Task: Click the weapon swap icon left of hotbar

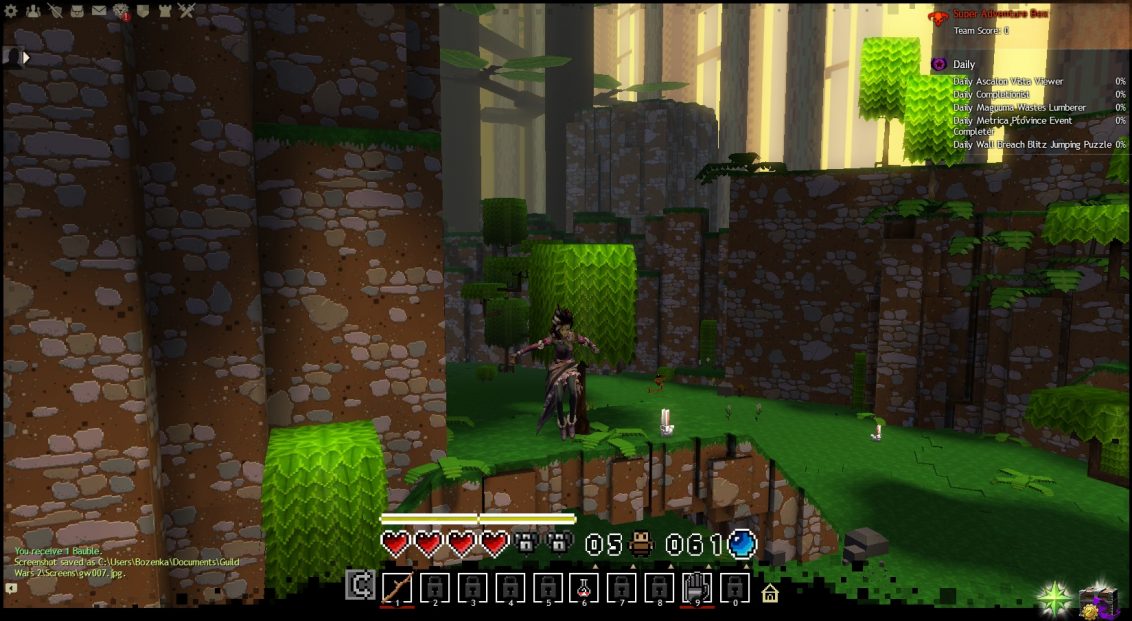Action: [360, 585]
